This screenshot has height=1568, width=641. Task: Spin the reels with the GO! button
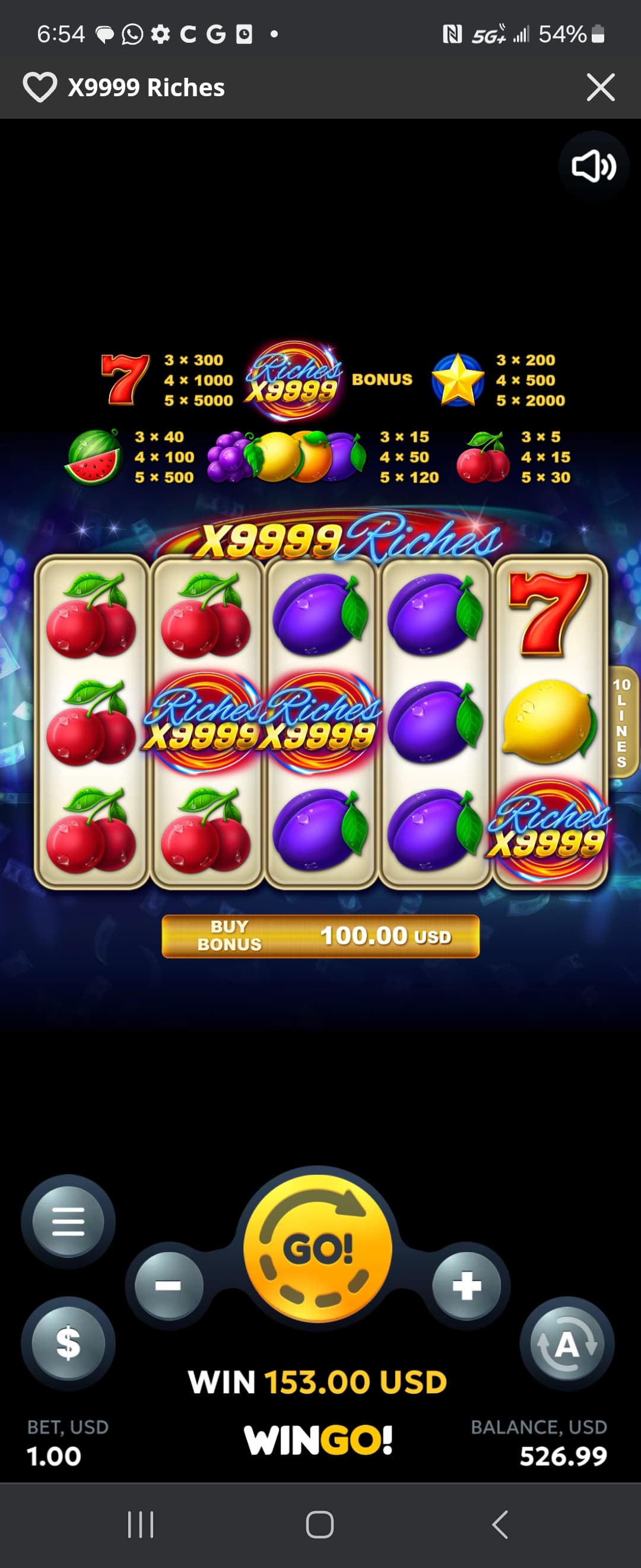pos(318,1249)
